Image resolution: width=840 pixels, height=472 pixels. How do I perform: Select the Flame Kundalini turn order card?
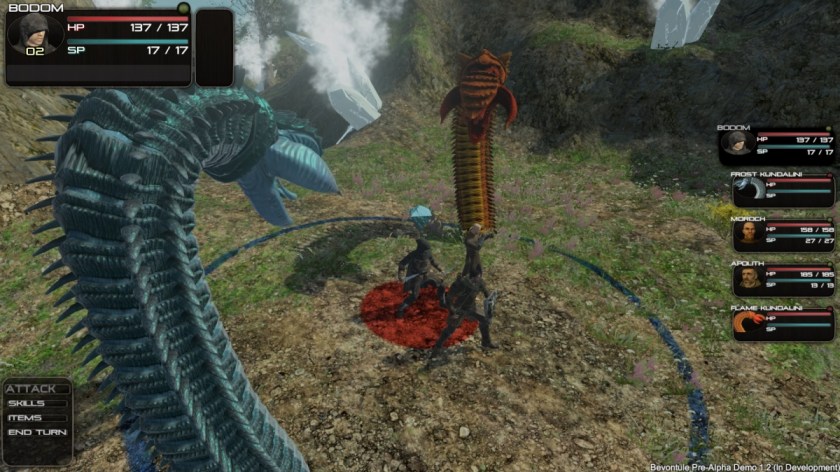click(x=782, y=323)
